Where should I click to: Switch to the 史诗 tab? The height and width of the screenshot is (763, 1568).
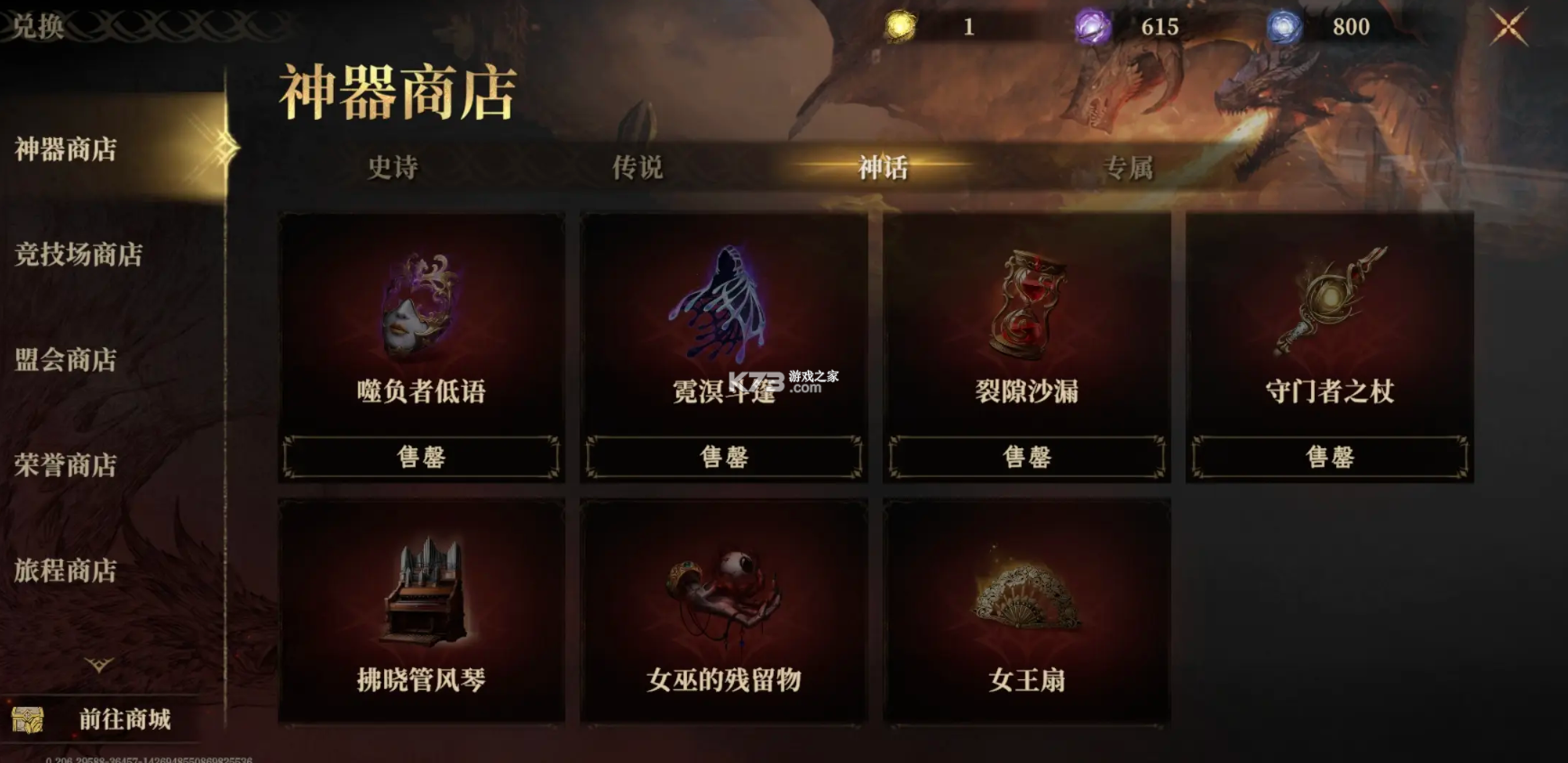(x=394, y=168)
